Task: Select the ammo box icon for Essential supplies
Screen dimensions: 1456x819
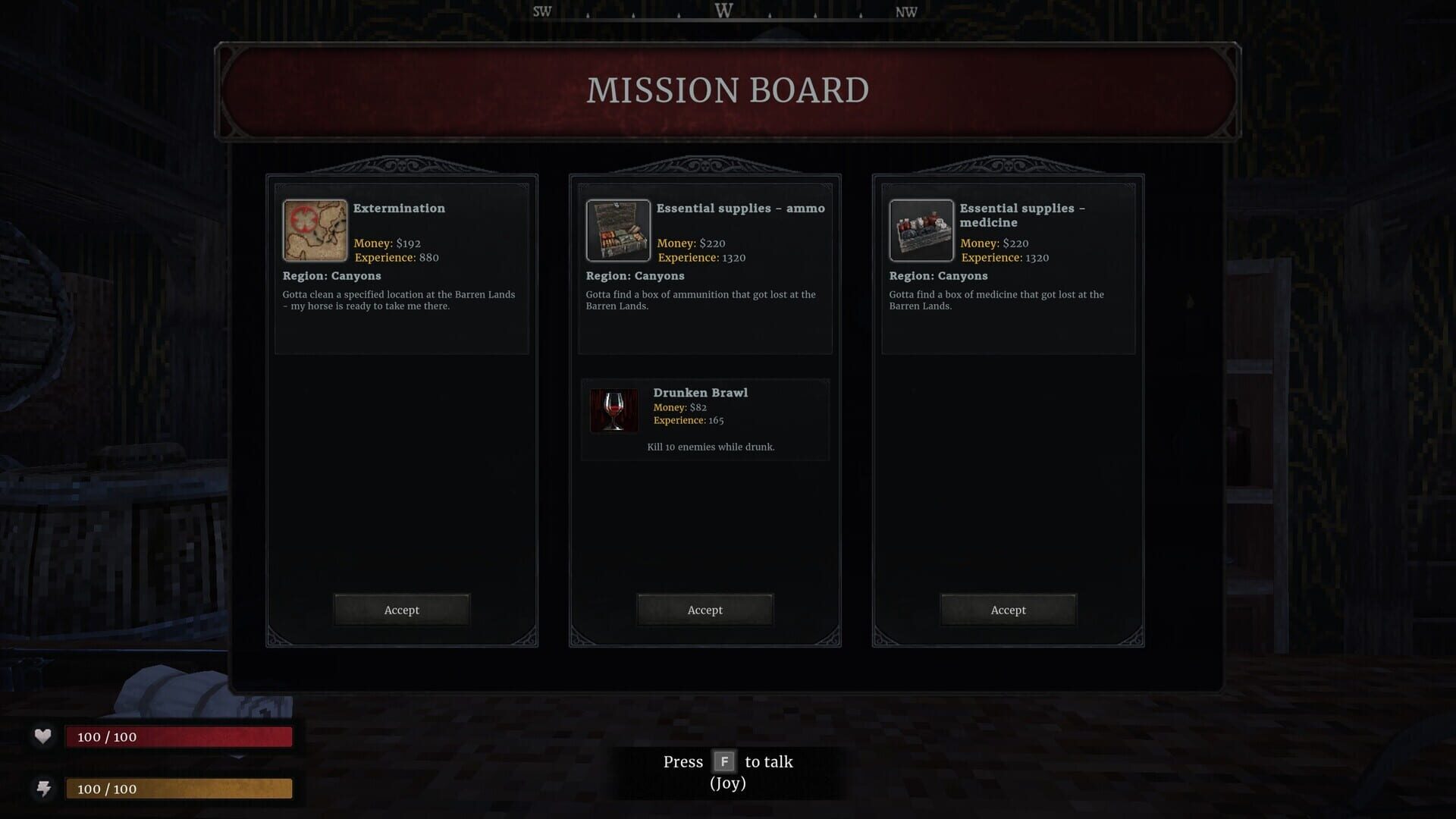Action: pyautogui.click(x=618, y=231)
